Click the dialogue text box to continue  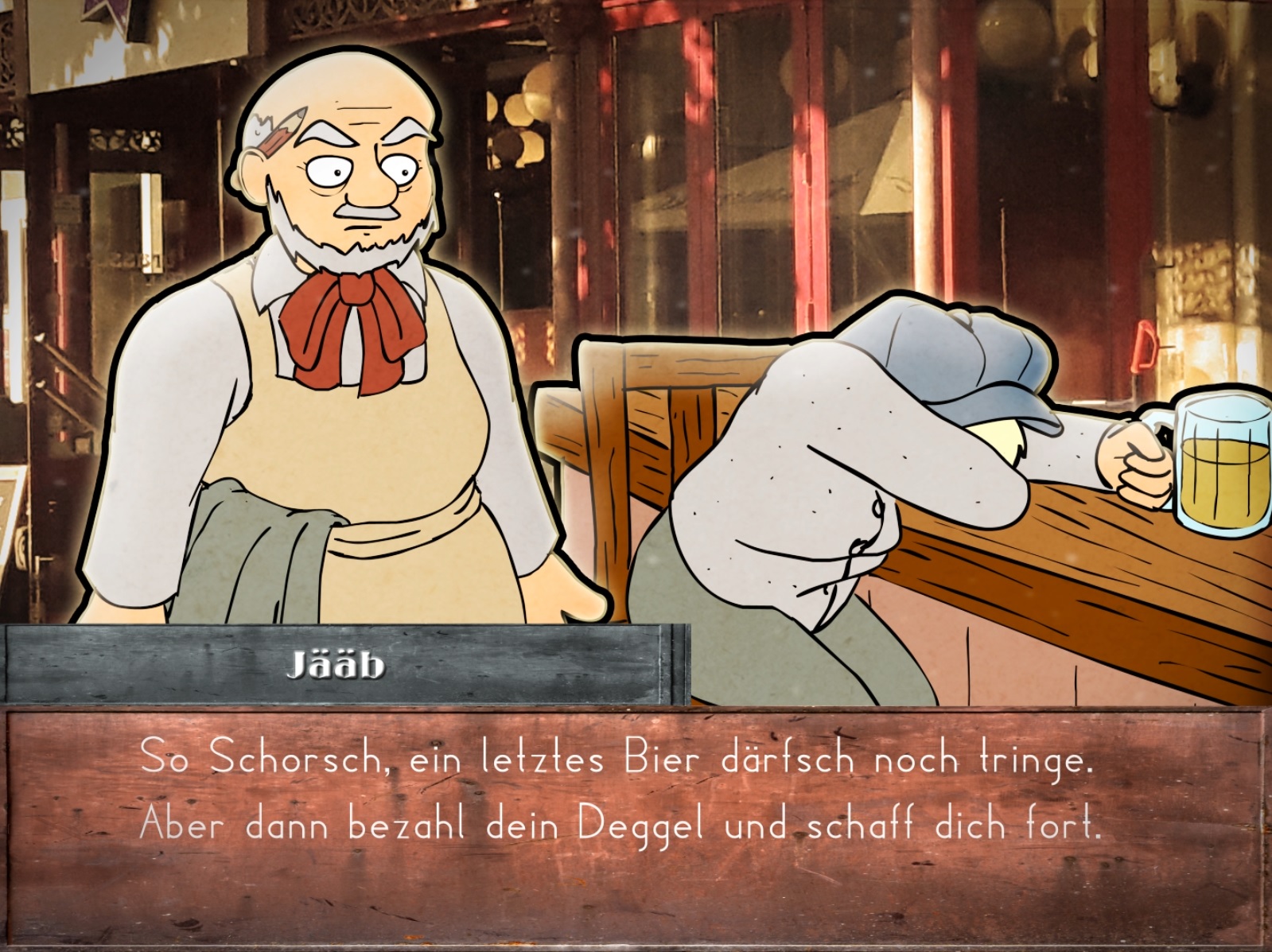click(x=635, y=827)
